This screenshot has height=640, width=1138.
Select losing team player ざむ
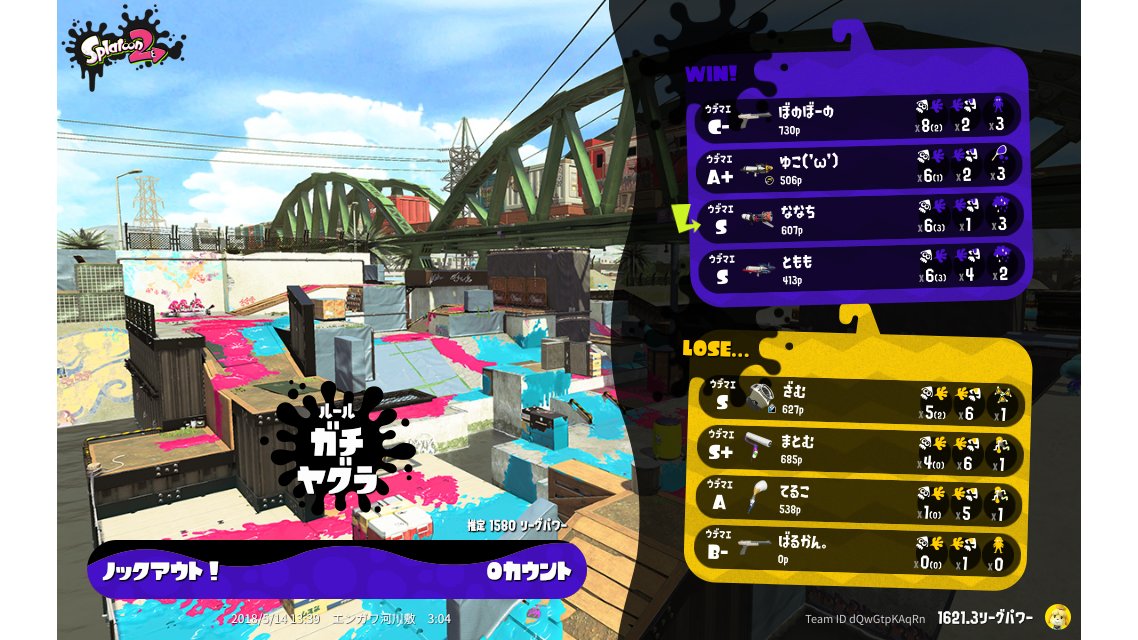pyautogui.click(x=858, y=403)
